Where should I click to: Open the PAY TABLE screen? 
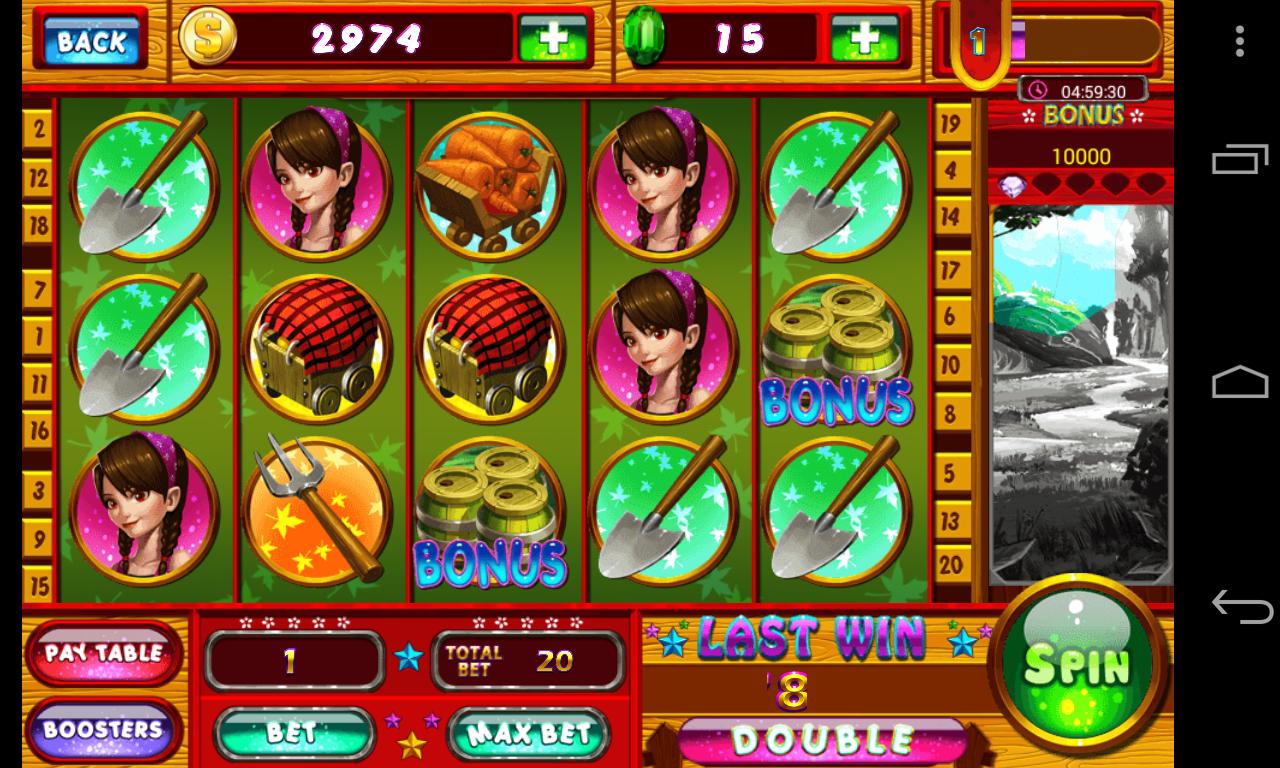103,652
